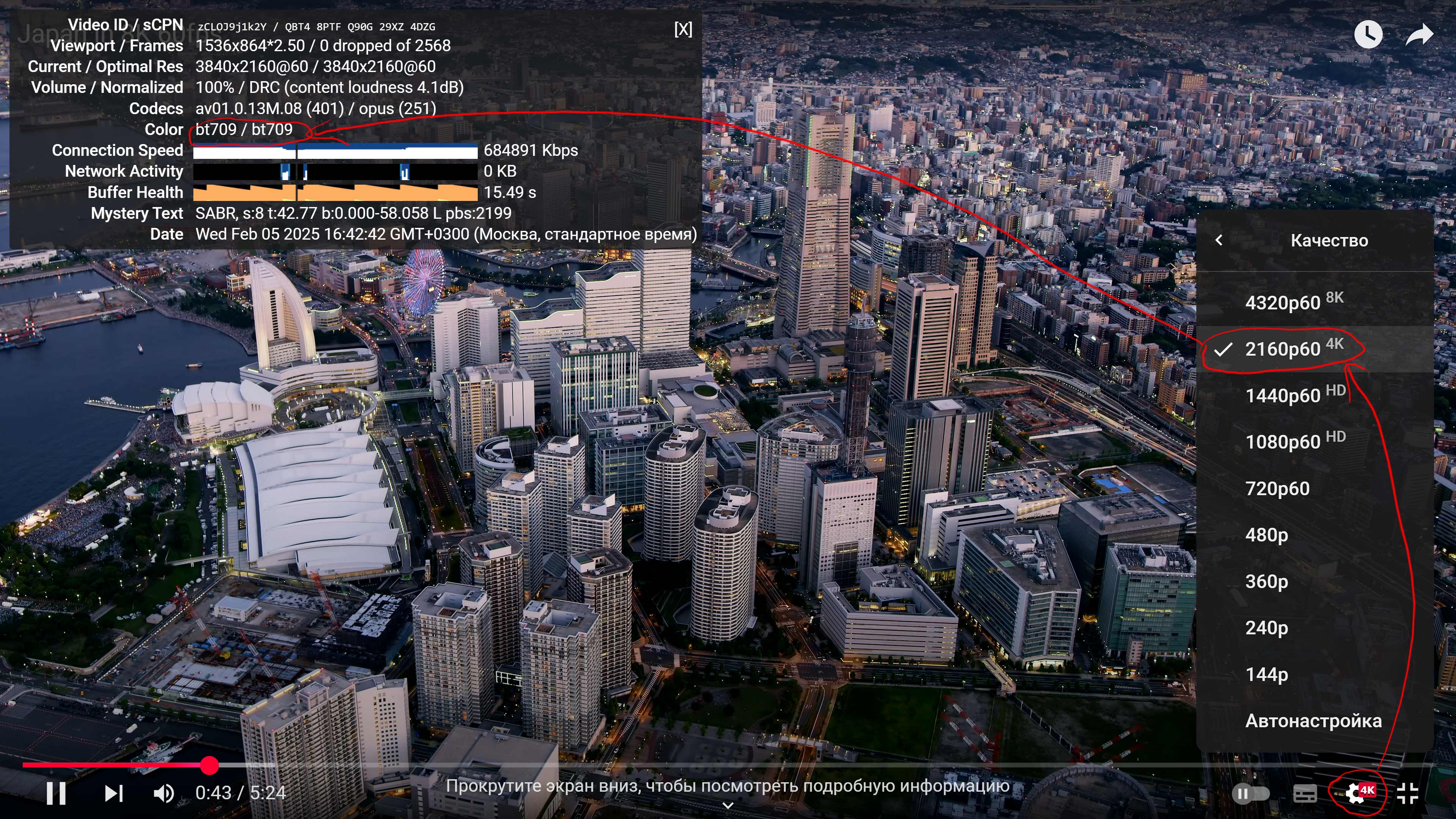Choose 2160p60 4K quality option

tap(1293, 349)
